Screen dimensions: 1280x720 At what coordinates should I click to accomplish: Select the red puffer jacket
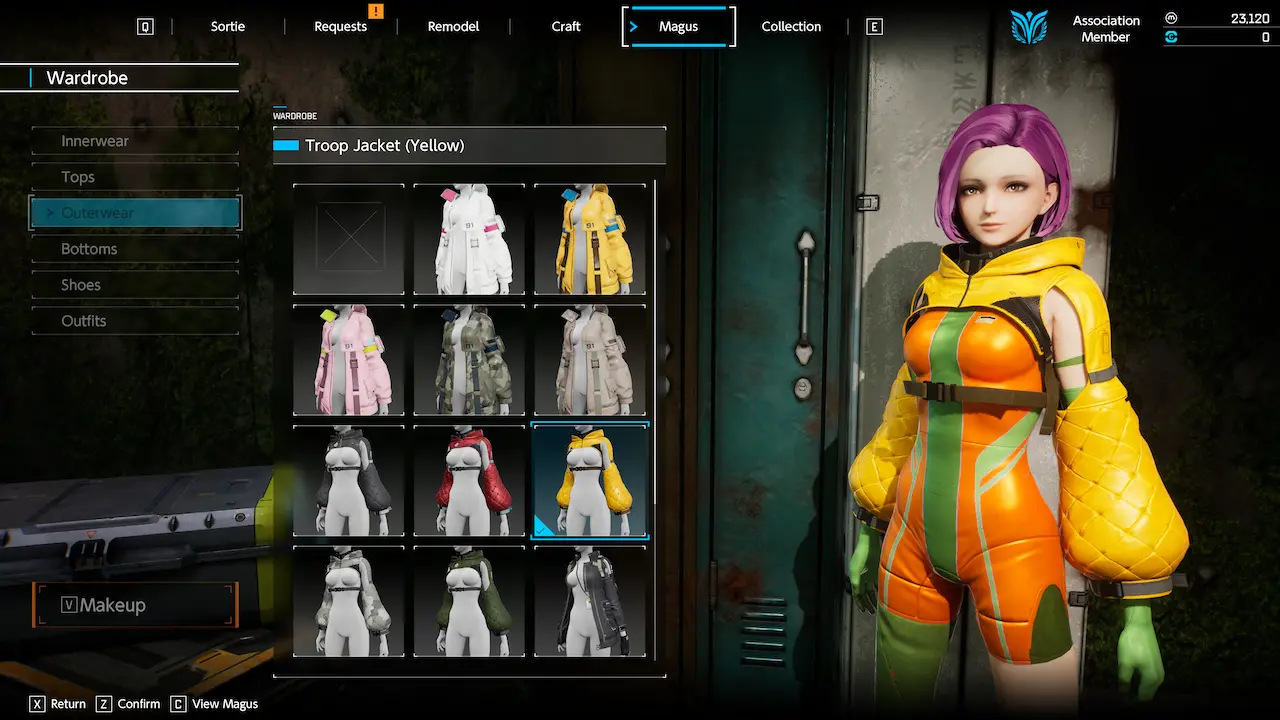(469, 480)
